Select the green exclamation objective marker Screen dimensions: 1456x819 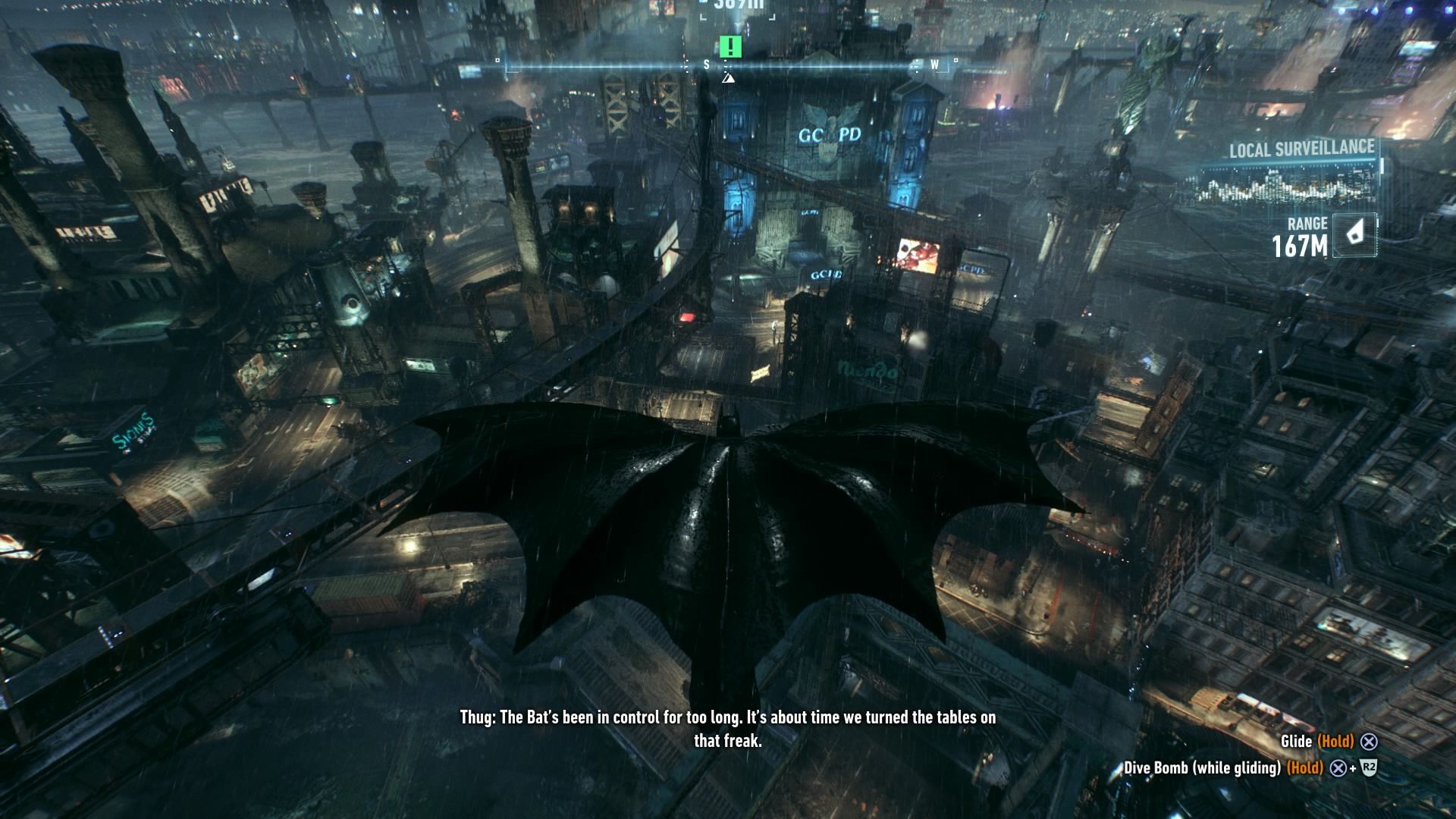click(x=730, y=47)
